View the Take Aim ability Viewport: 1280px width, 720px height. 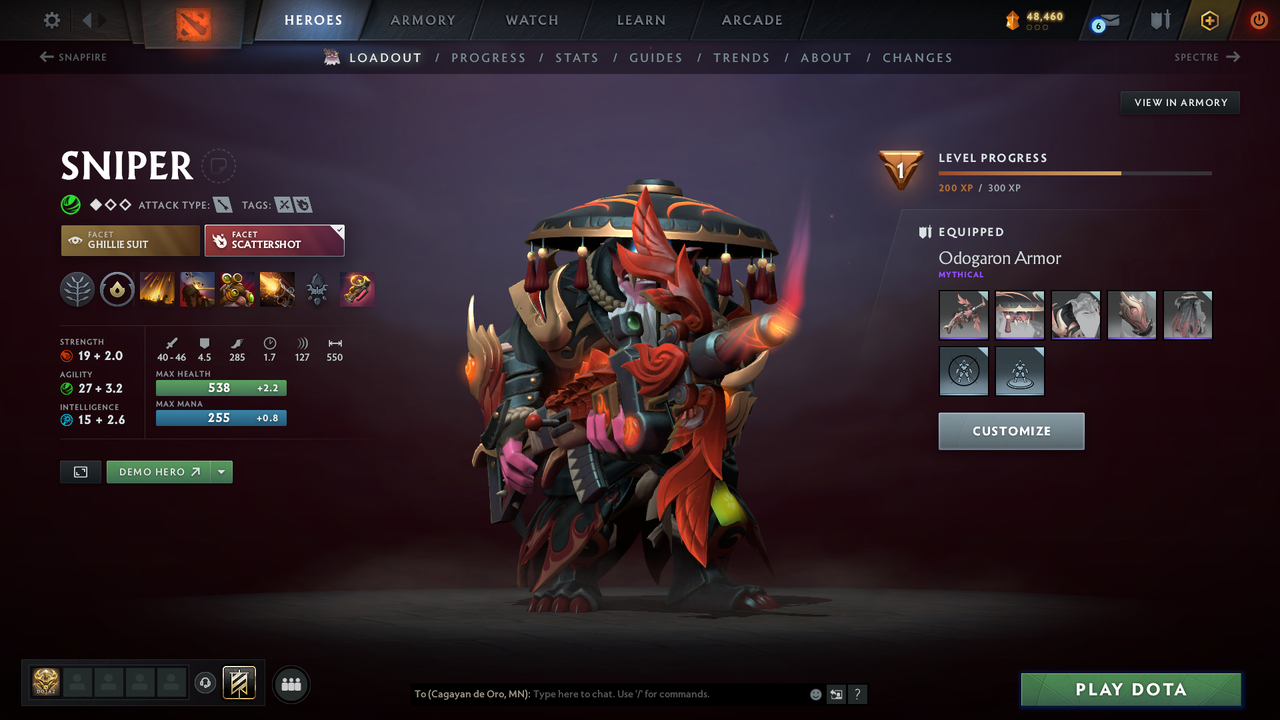coord(237,289)
